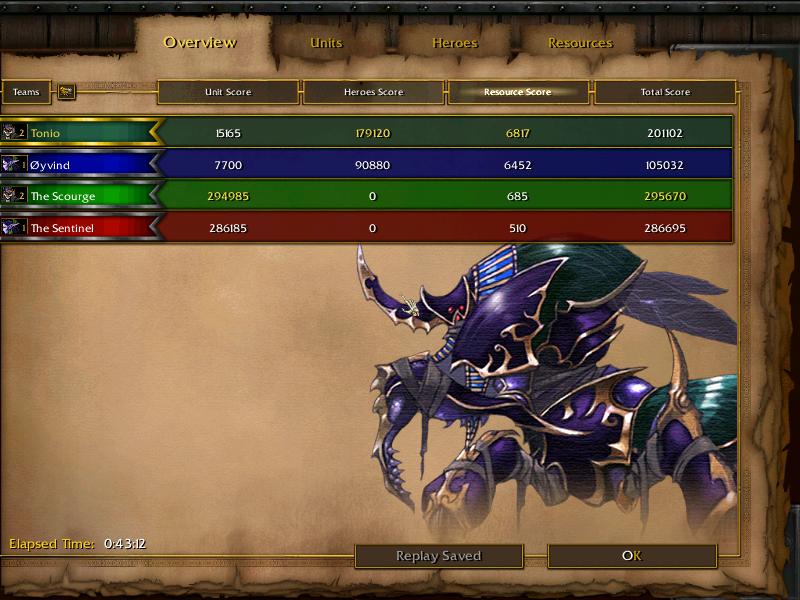Screen dimensions: 800x600
Task: Open the Units tab
Action: click(x=326, y=43)
